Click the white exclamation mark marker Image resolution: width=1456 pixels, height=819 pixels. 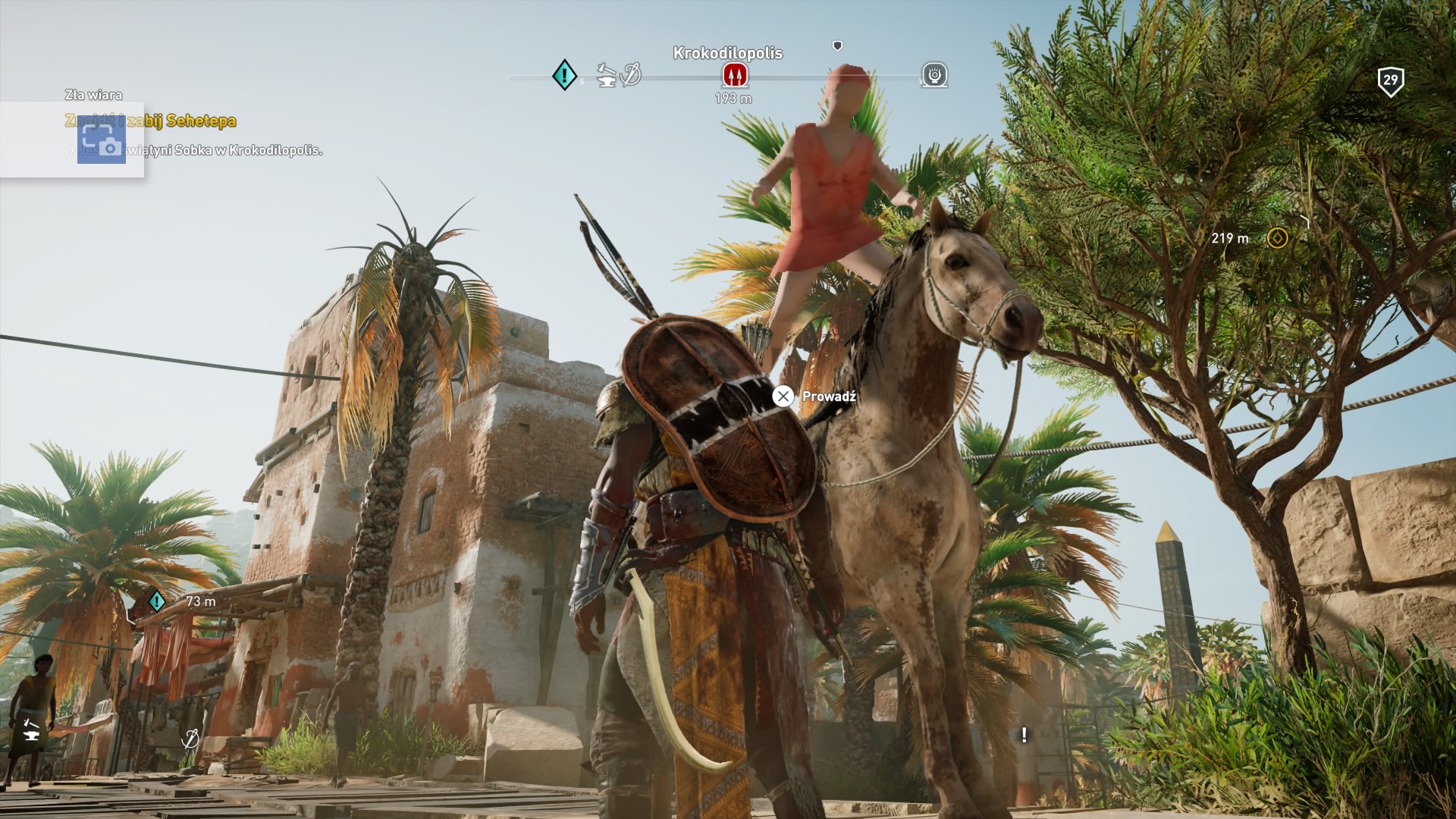[x=1025, y=734]
